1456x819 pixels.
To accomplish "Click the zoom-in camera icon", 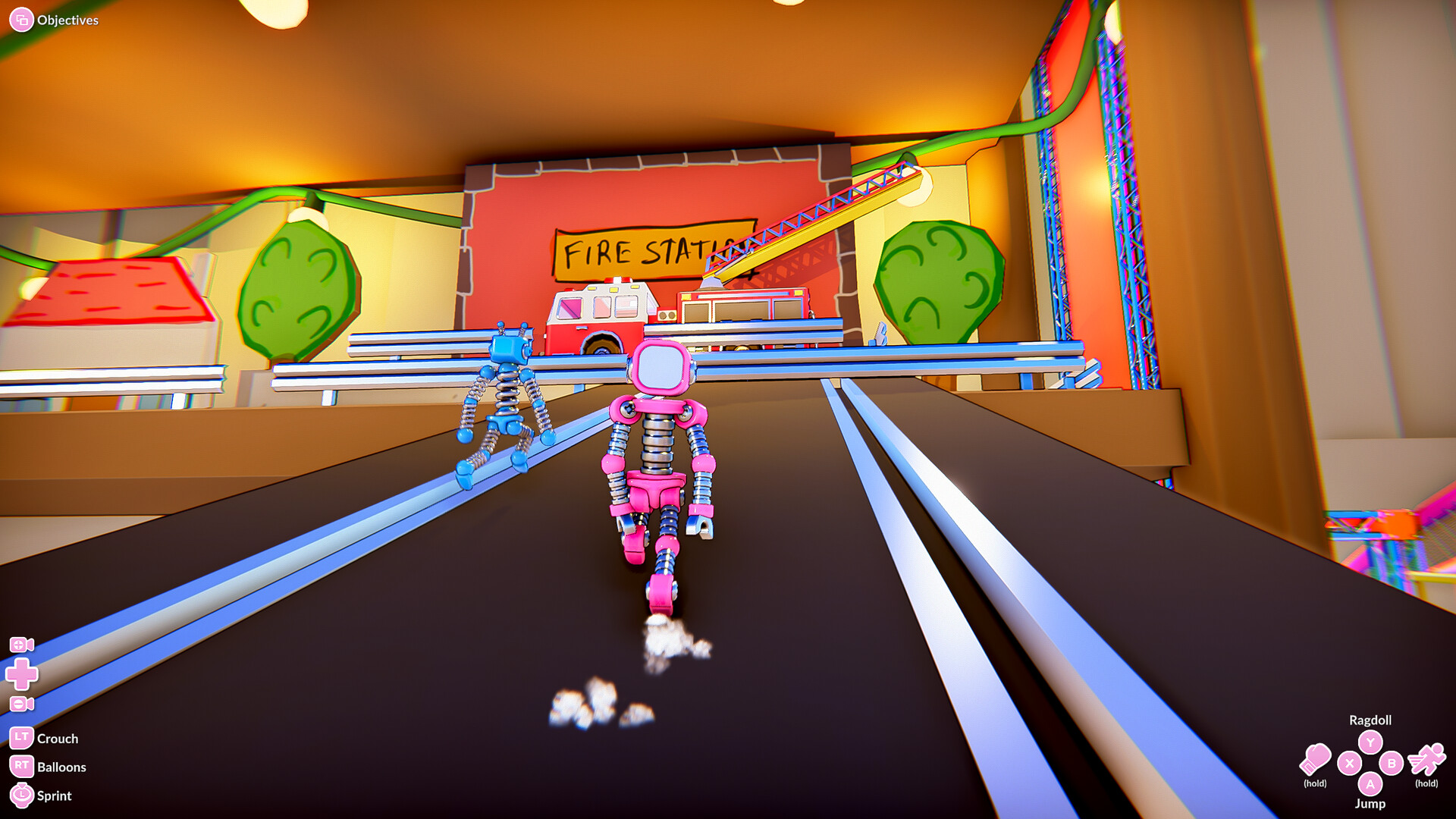I will (21, 645).
